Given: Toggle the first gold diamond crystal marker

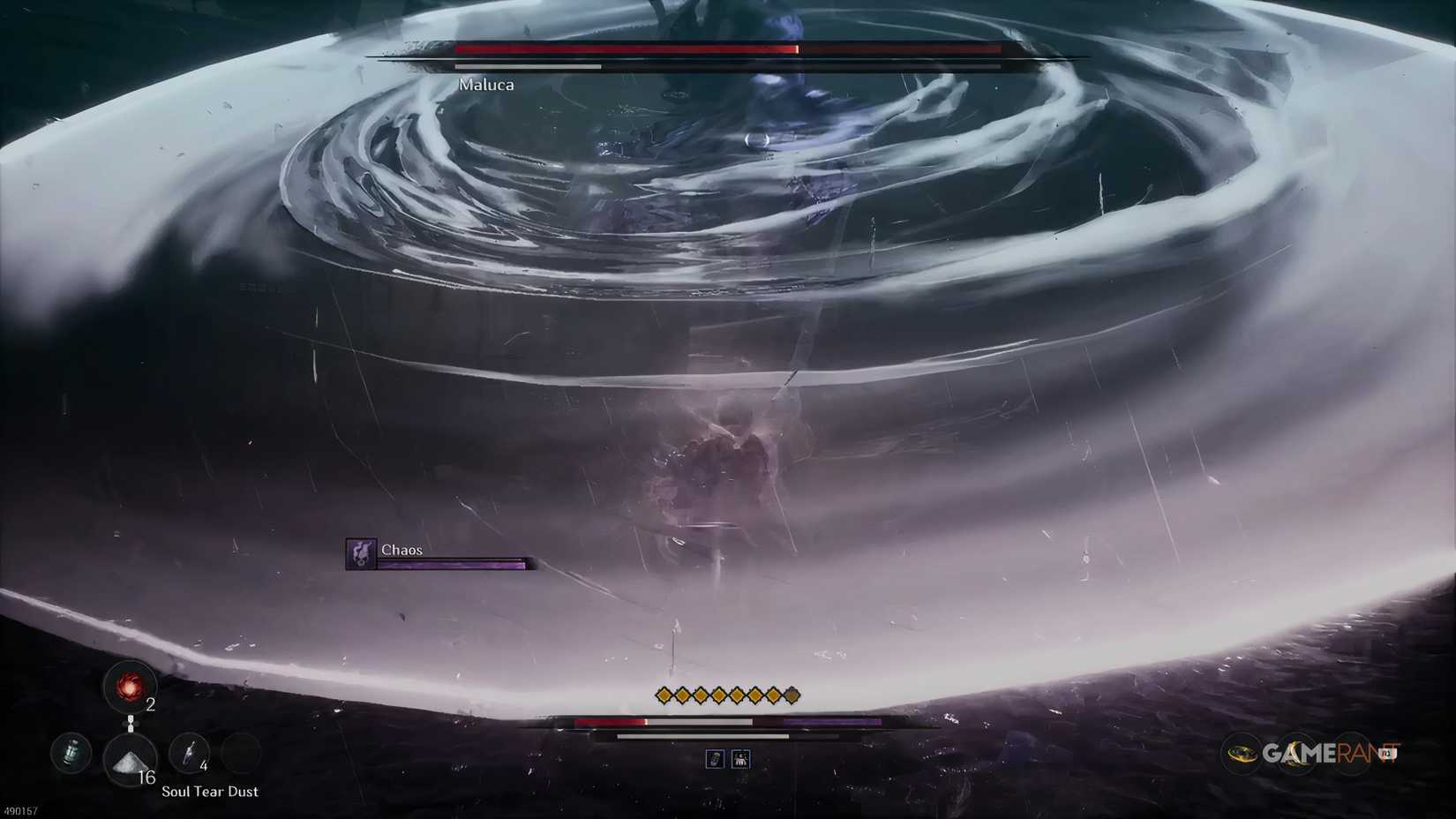Looking at the screenshot, I should (663, 695).
